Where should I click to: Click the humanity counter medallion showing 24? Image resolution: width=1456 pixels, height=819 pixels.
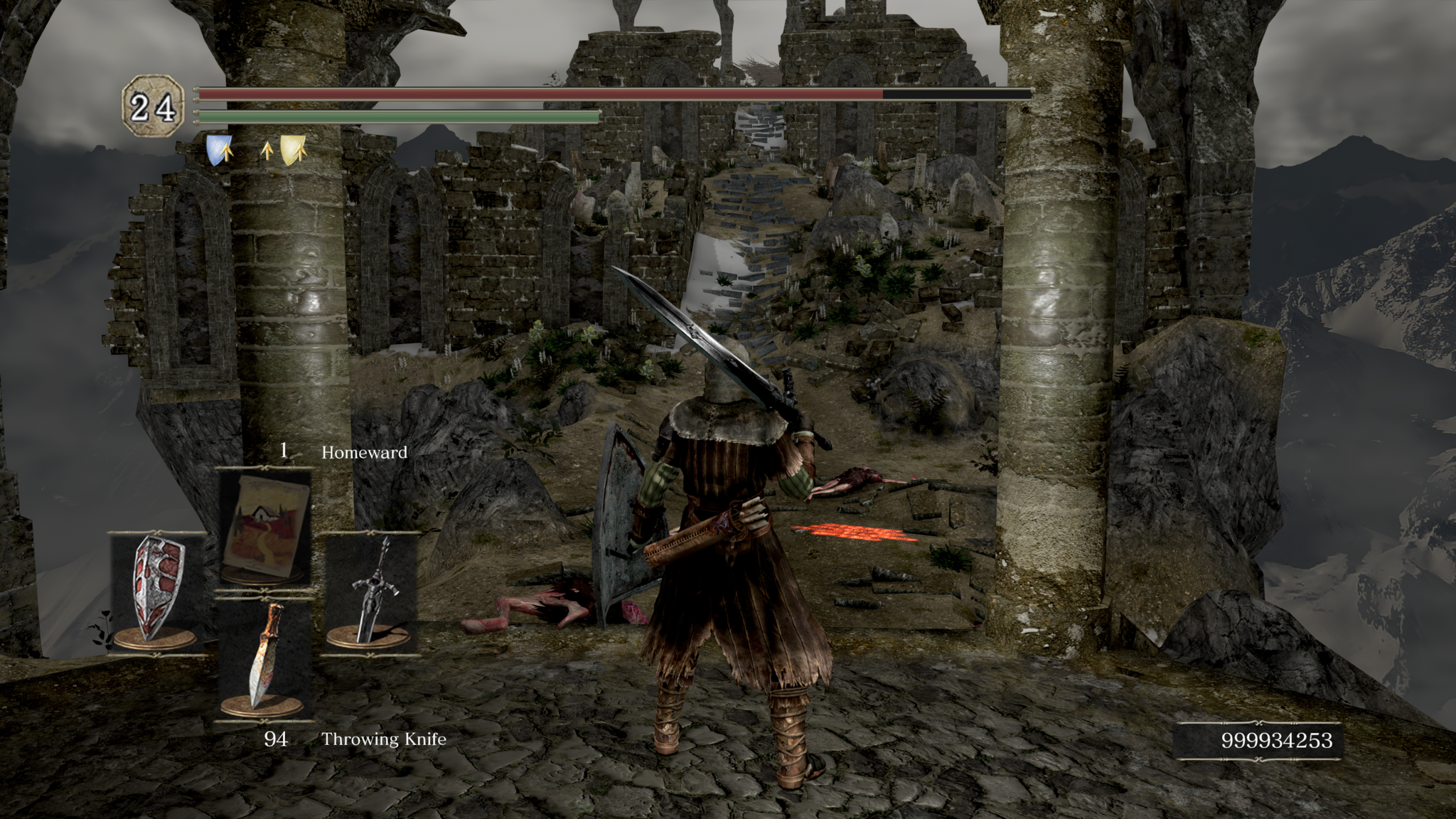point(151,104)
